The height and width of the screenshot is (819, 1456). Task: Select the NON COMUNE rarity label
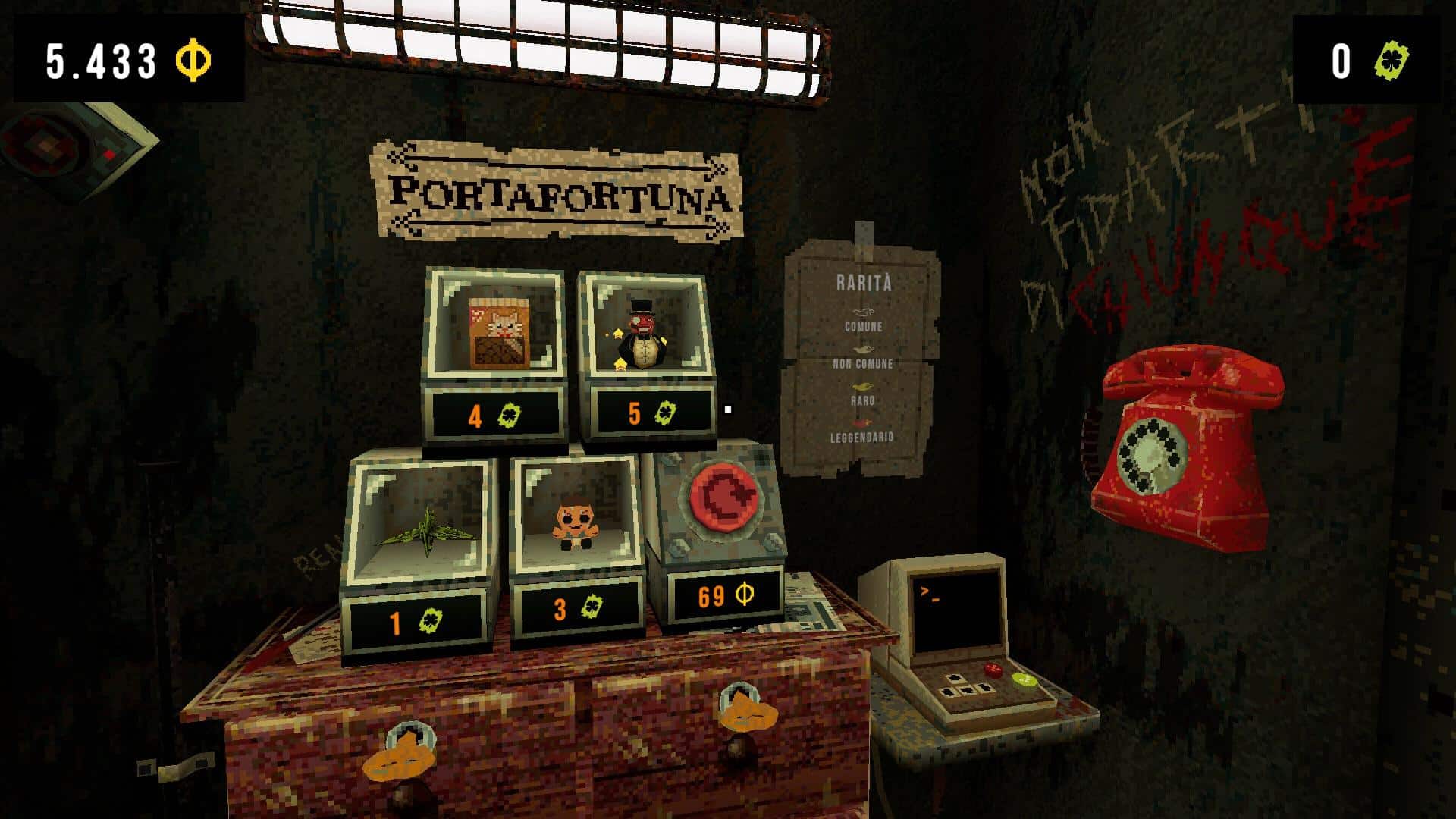864,364
